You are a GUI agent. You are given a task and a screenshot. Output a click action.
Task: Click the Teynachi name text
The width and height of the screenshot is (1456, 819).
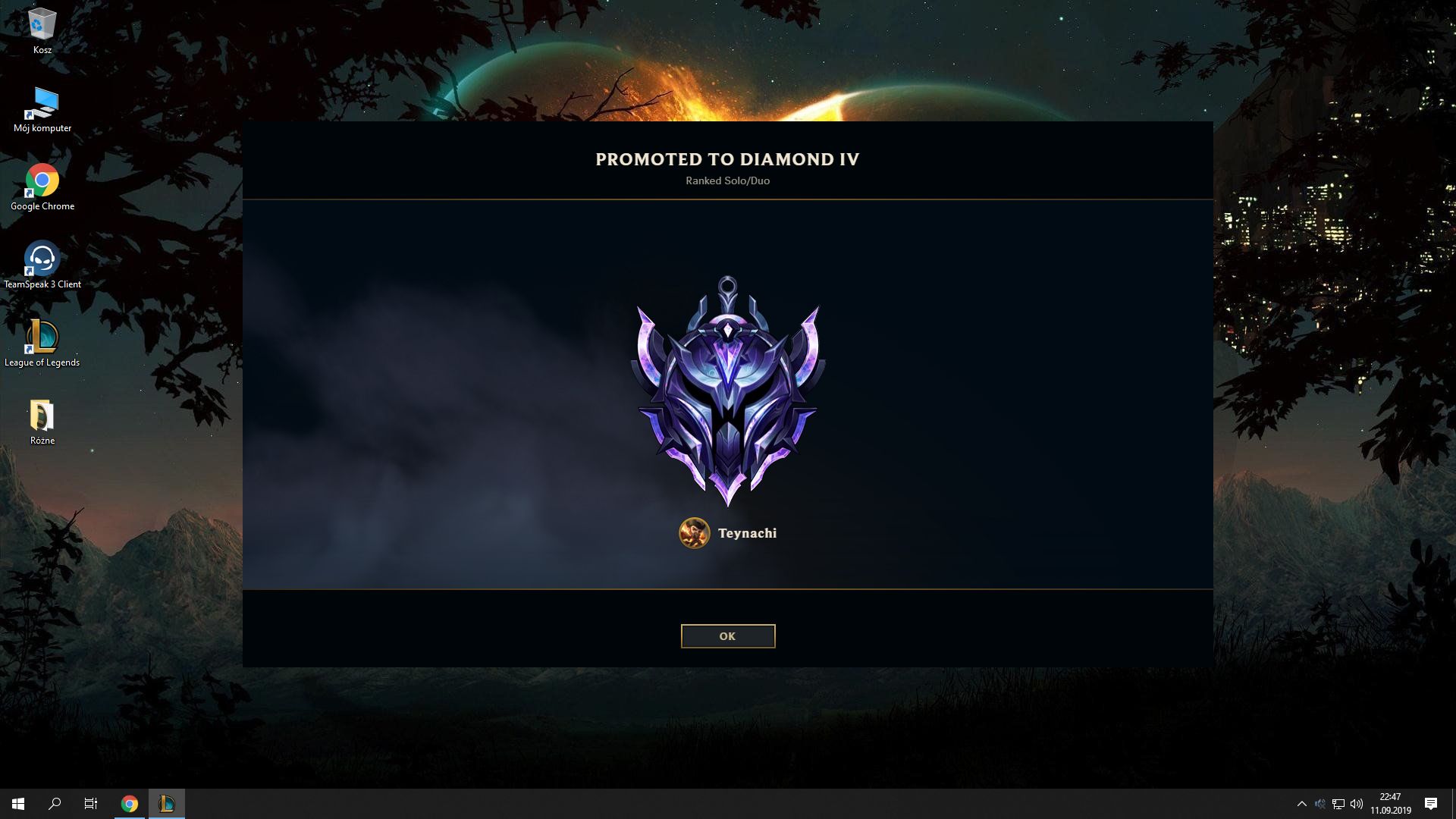point(746,533)
